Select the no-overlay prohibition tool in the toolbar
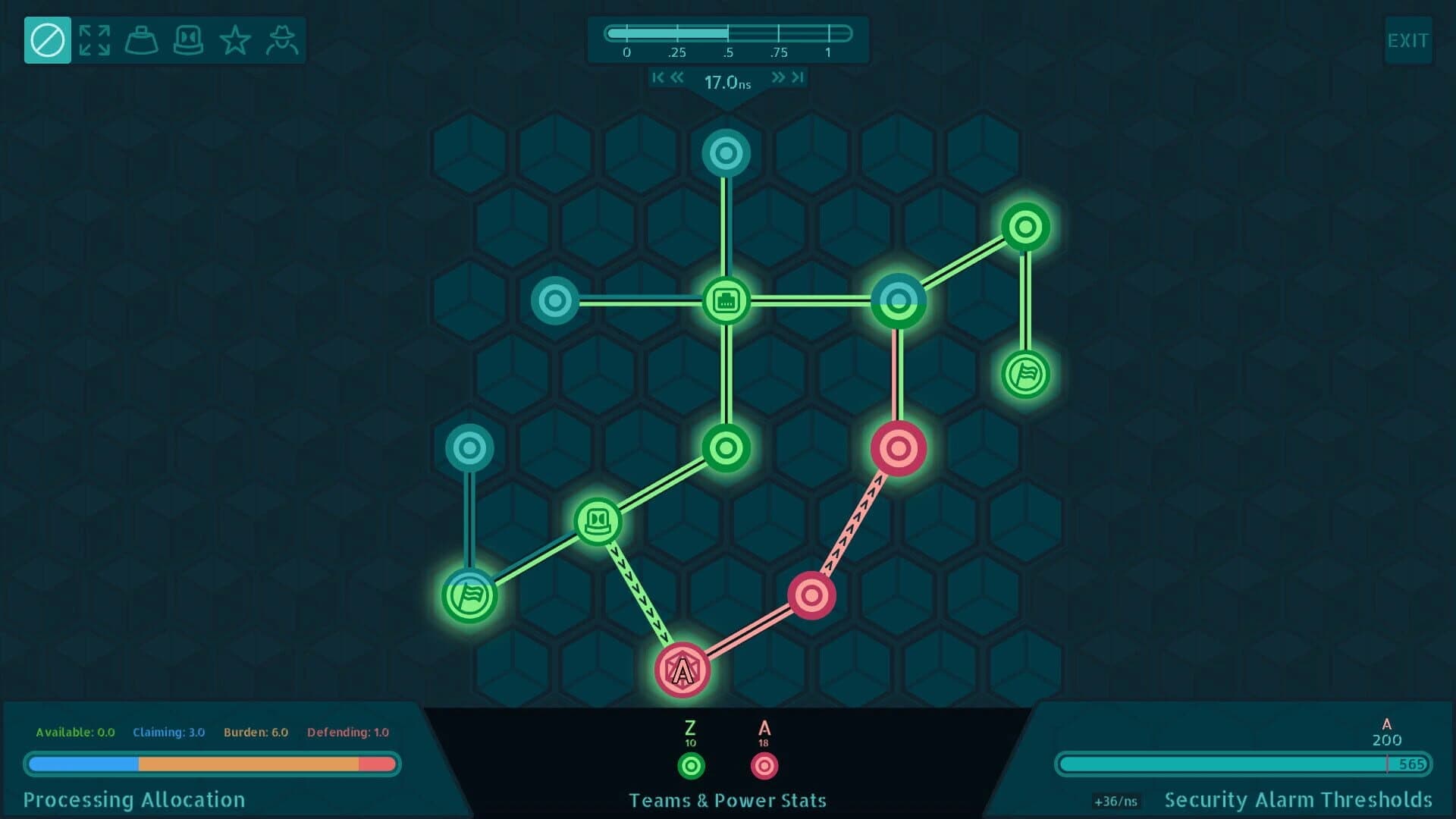The width and height of the screenshot is (1456, 819). pyautogui.click(x=47, y=39)
